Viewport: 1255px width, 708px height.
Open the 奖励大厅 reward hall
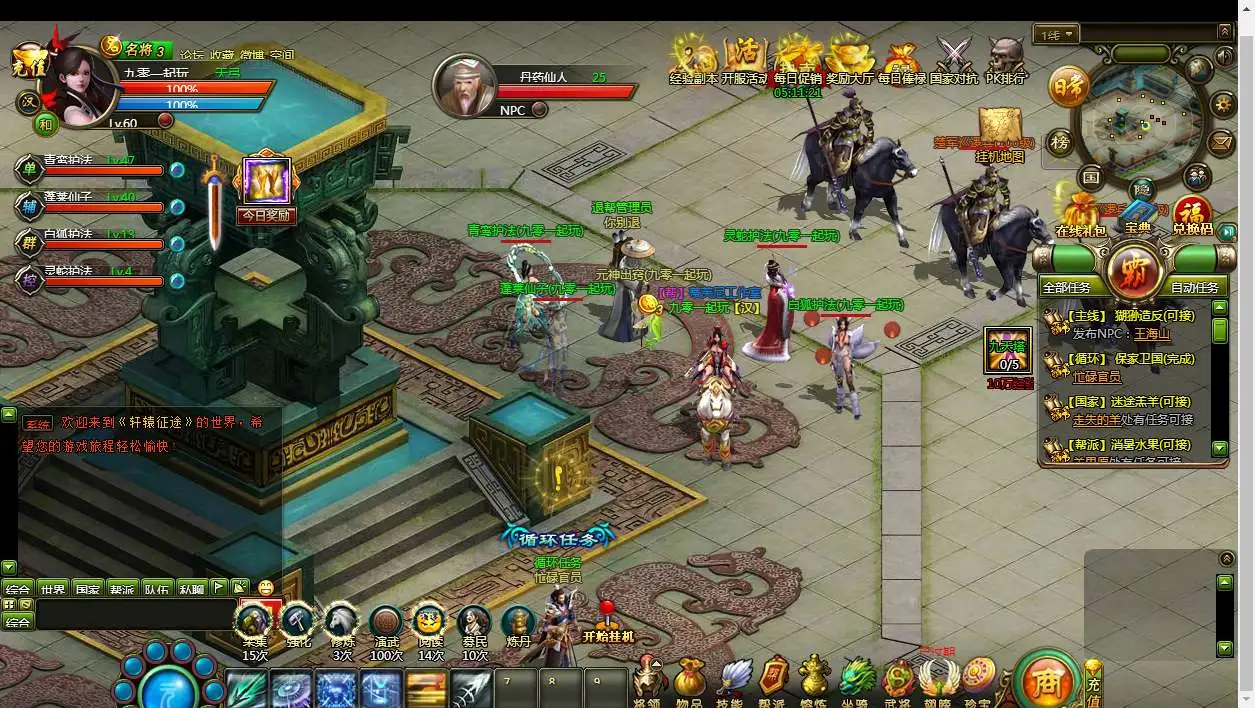(x=849, y=58)
